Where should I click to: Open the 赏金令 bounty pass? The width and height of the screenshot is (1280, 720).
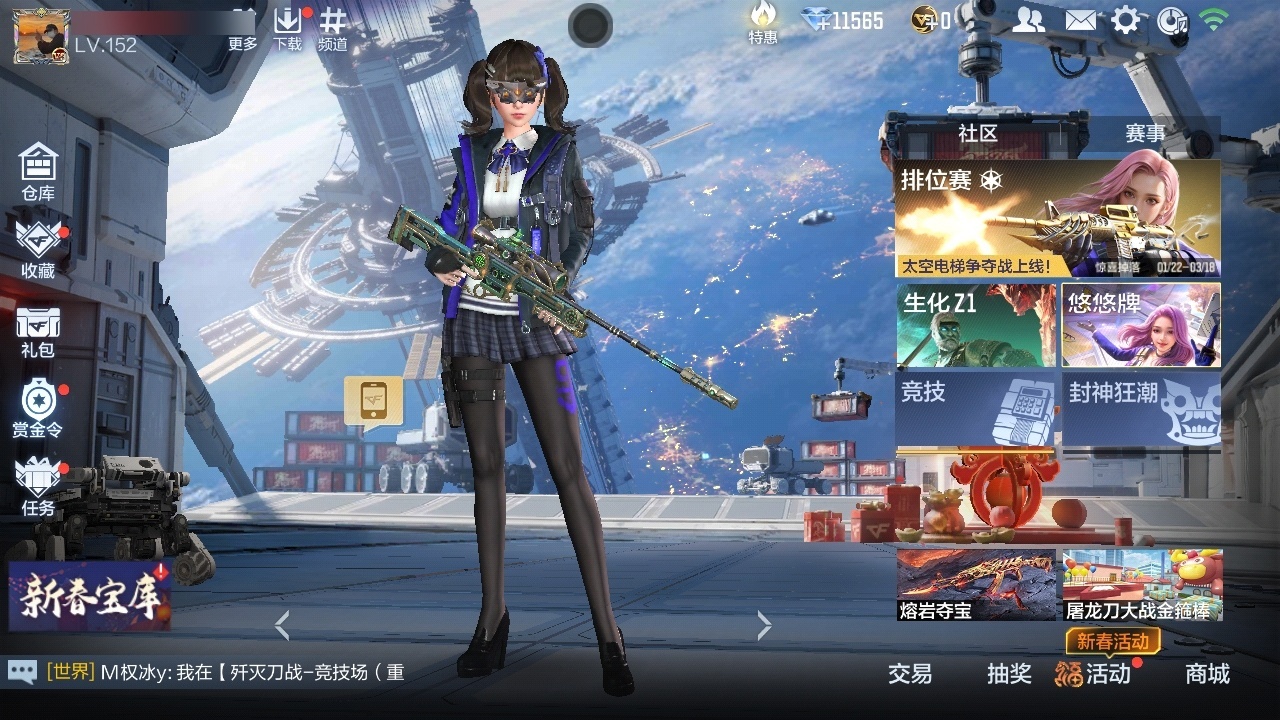coord(38,408)
